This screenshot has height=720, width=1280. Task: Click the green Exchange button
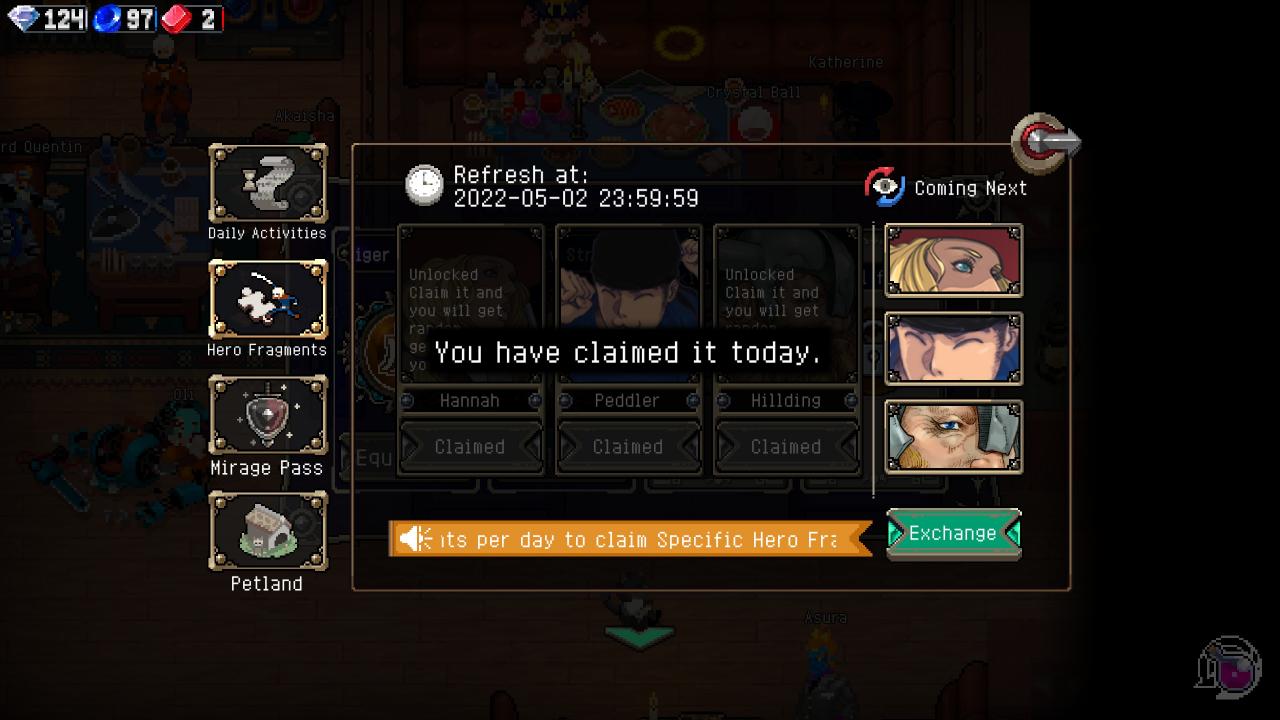pyautogui.click(x=953, y=534)
